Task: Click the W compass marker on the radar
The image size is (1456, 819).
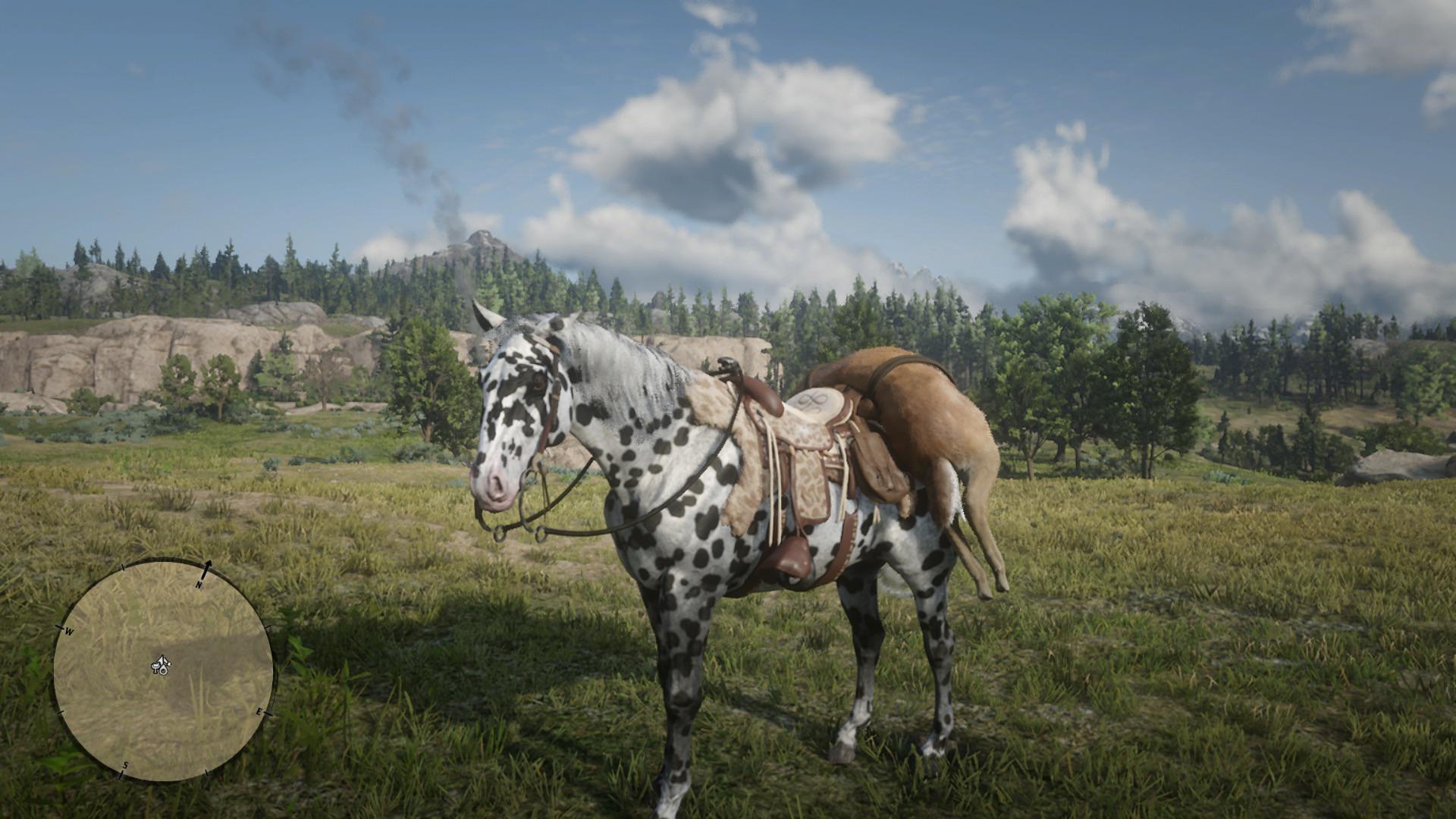Action: click(x=68, y=631)
